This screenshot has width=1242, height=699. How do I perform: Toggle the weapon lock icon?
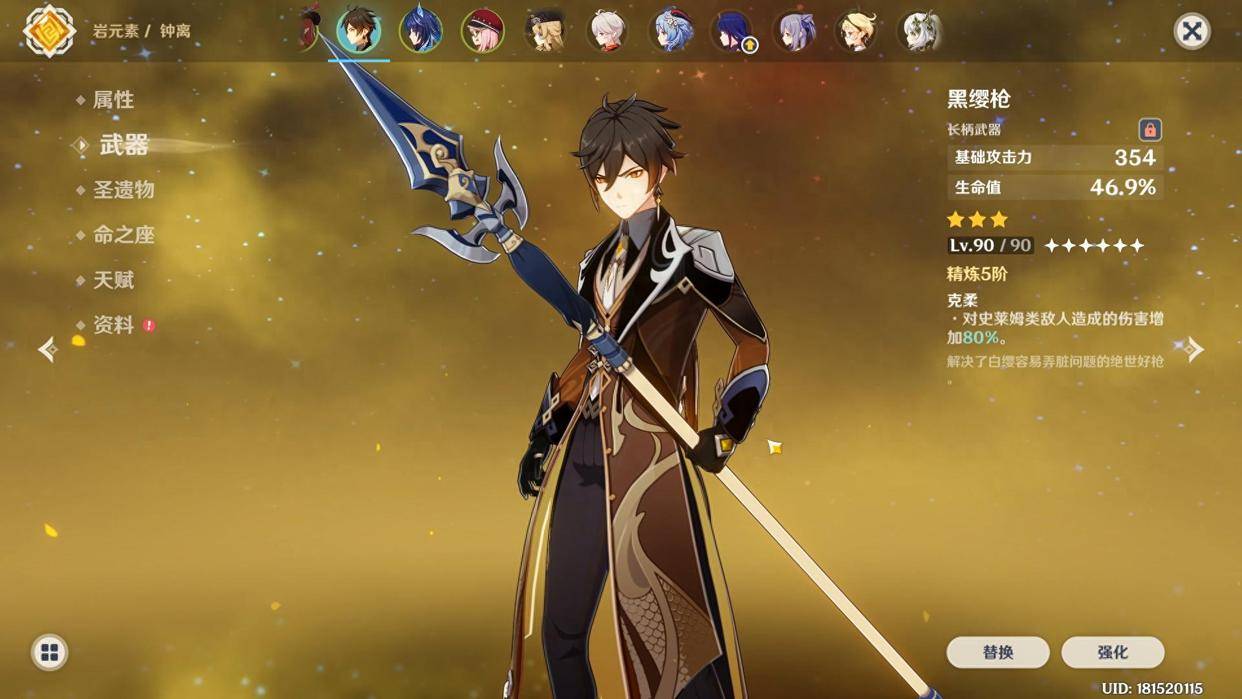coord(1150,130)
